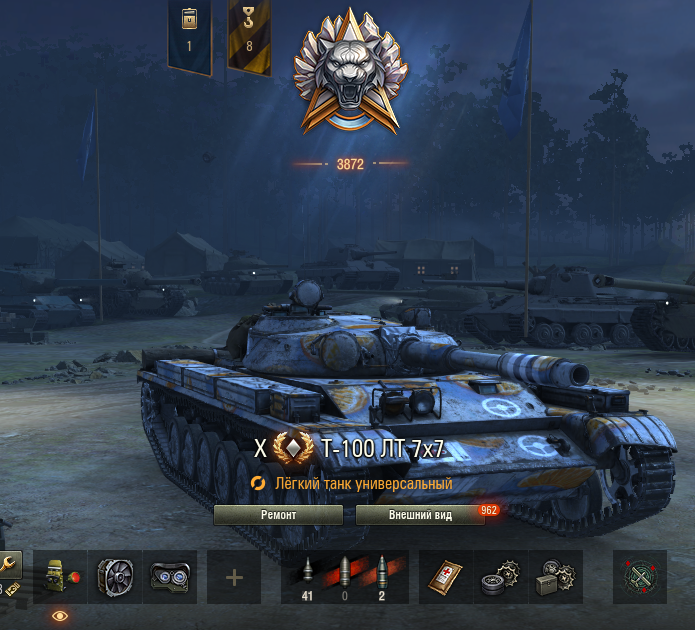Screen dimensions: 695x630
Task: Open the equipment slot with the green container
Action: 60,577
